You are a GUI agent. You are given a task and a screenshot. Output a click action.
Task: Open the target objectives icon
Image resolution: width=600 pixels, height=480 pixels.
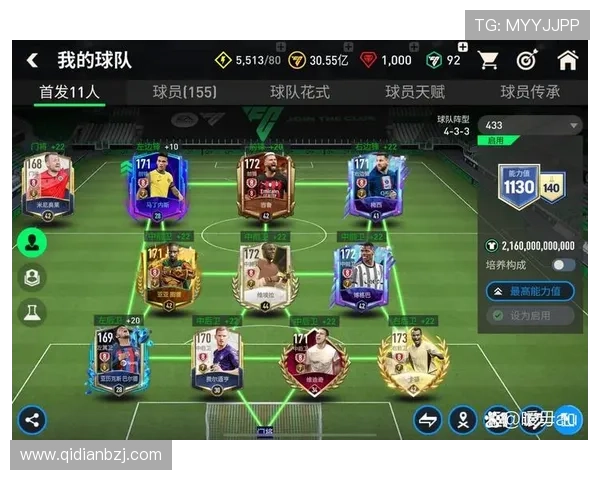coord(527,60)
